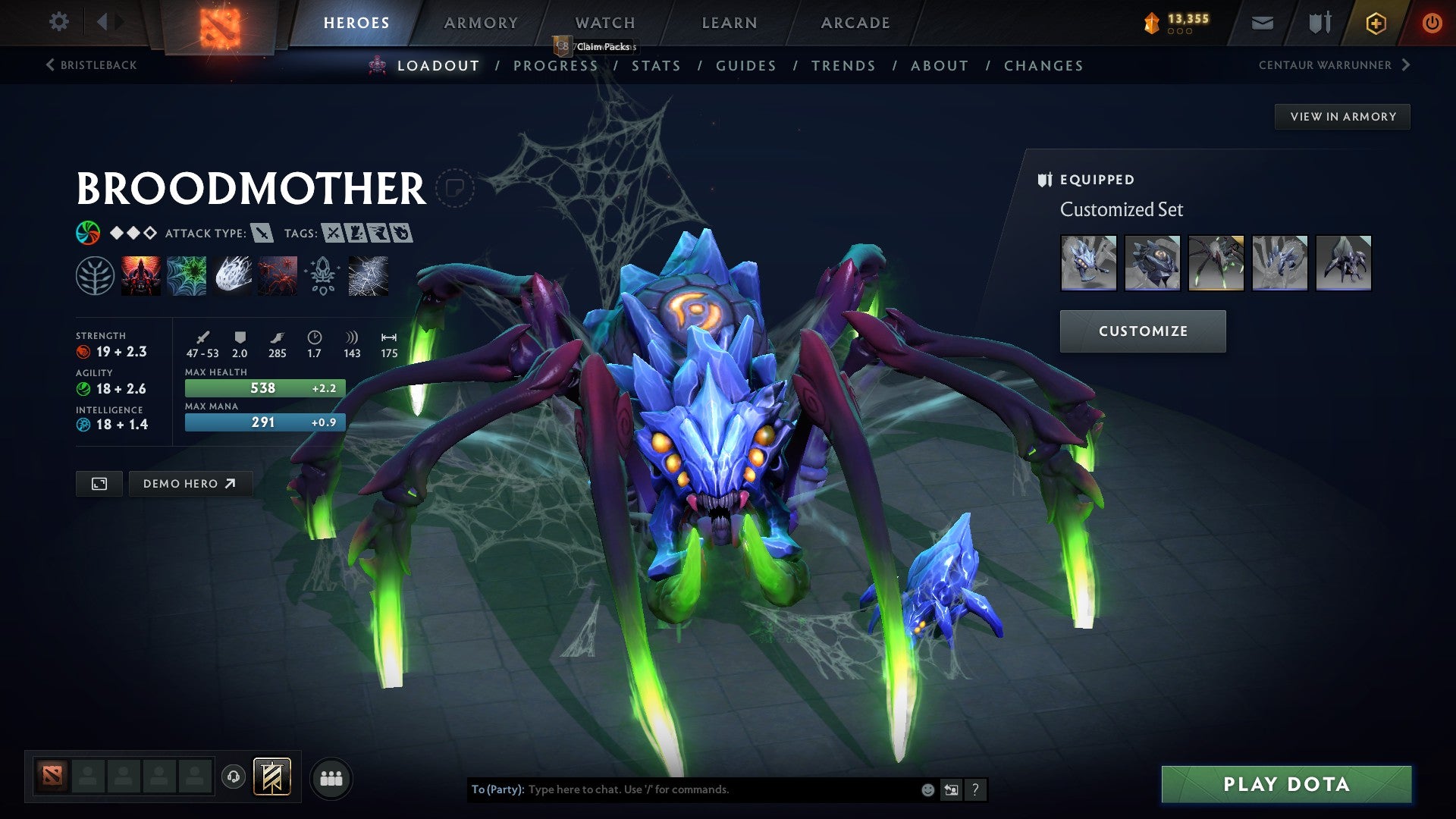Viewport: 1456px width, 819px height.
Task: Open the Arcade tab
Action: tap(855, 23)
